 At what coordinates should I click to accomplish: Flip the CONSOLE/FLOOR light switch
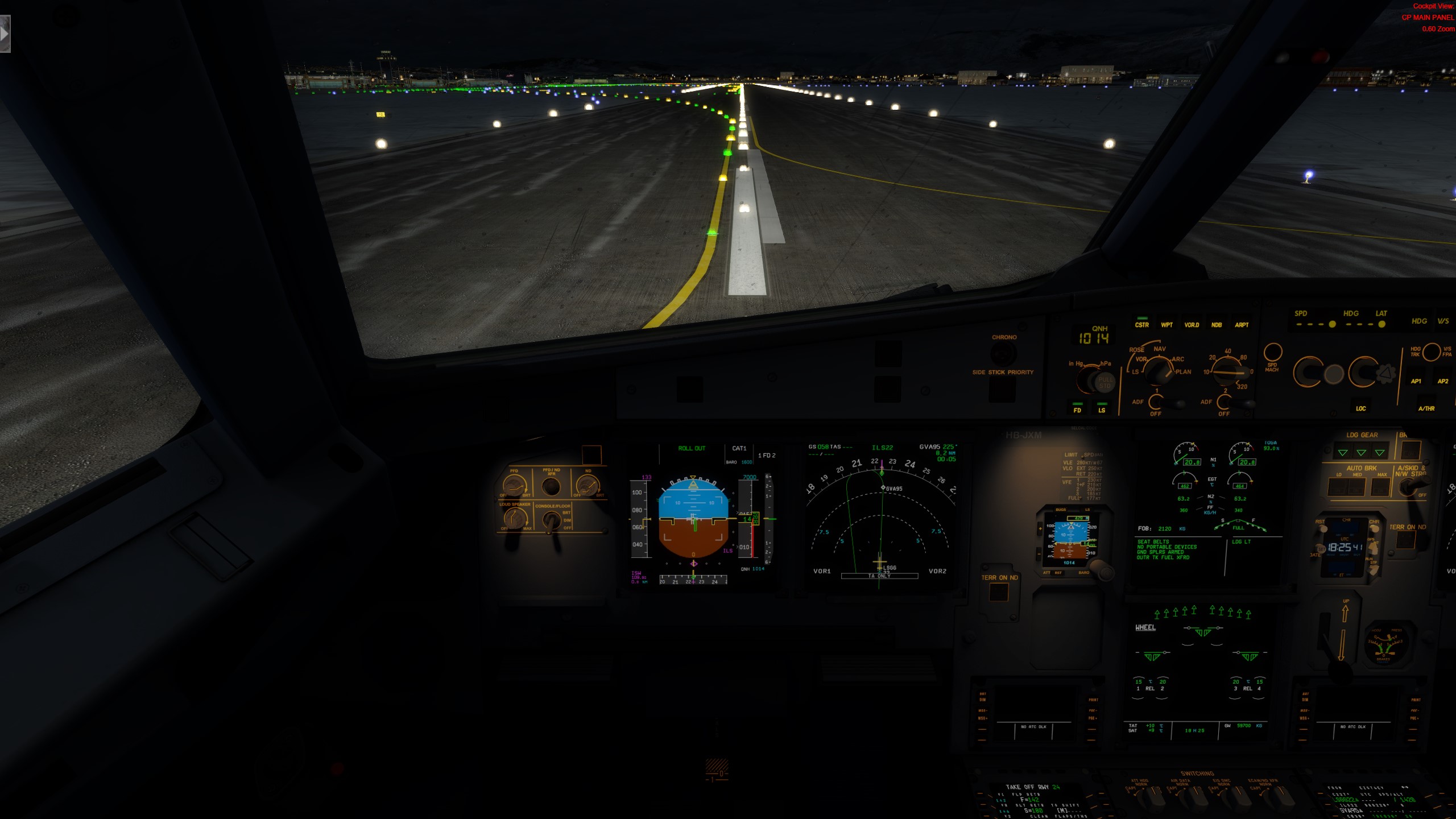pos(551,519)
